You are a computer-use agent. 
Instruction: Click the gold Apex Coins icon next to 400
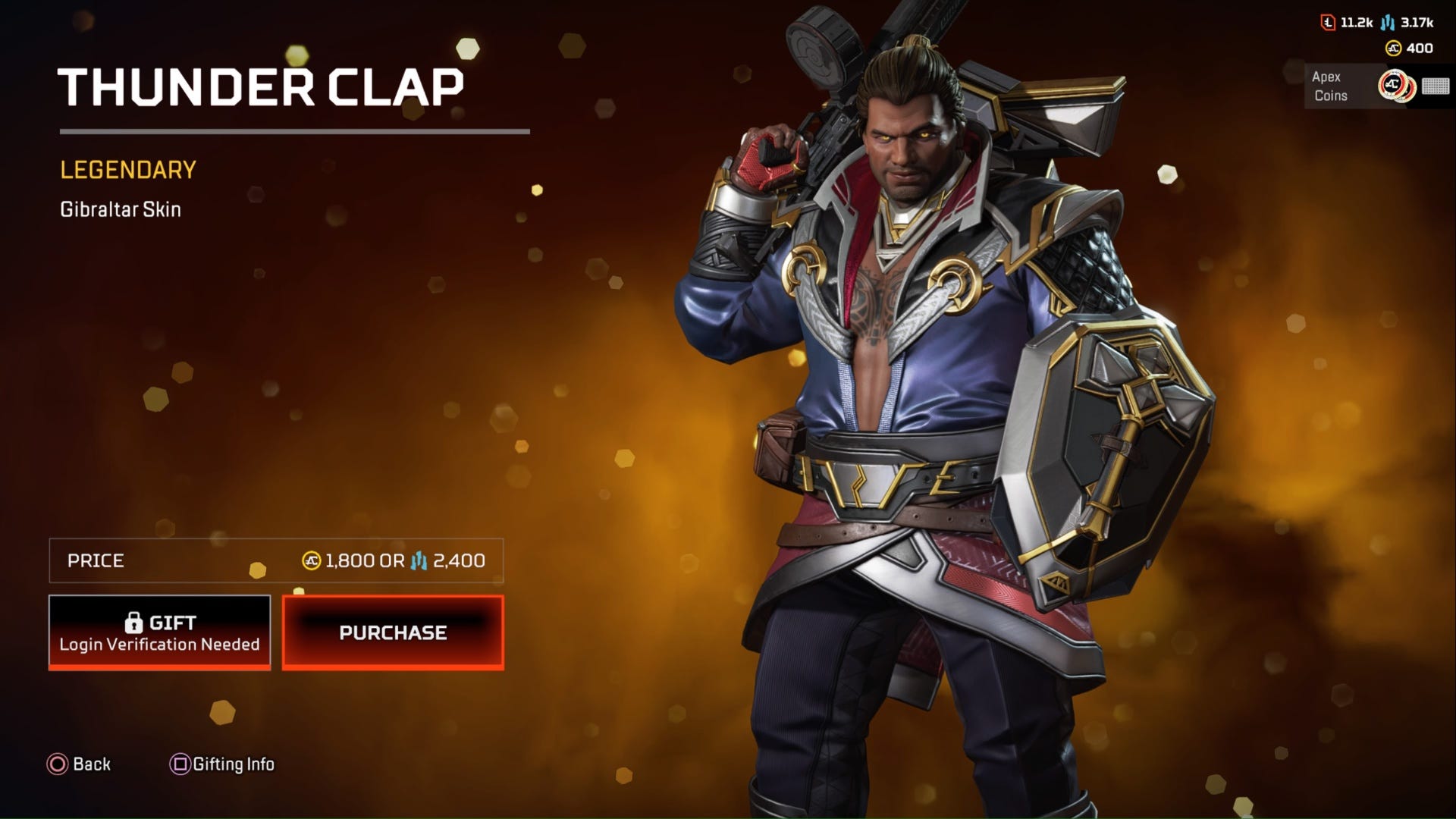[x=1393, y=47]
